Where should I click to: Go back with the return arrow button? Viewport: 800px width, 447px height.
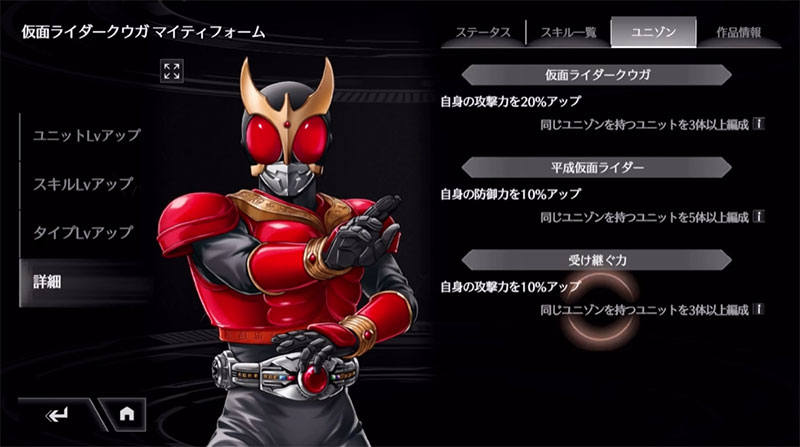point(56,412)
